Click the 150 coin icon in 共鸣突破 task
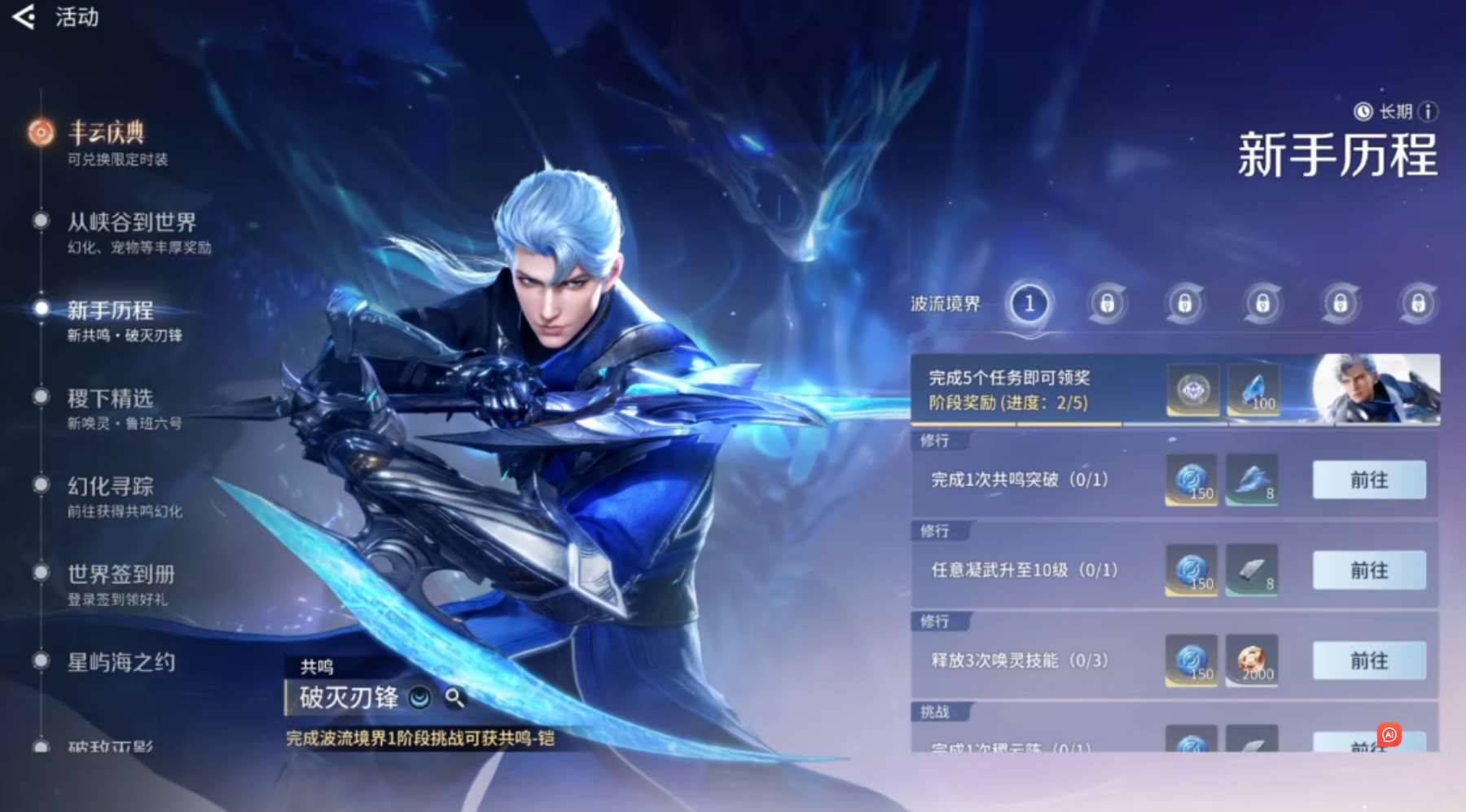The width and height of the screenshot is (1466, 812). pos(1191,481)
